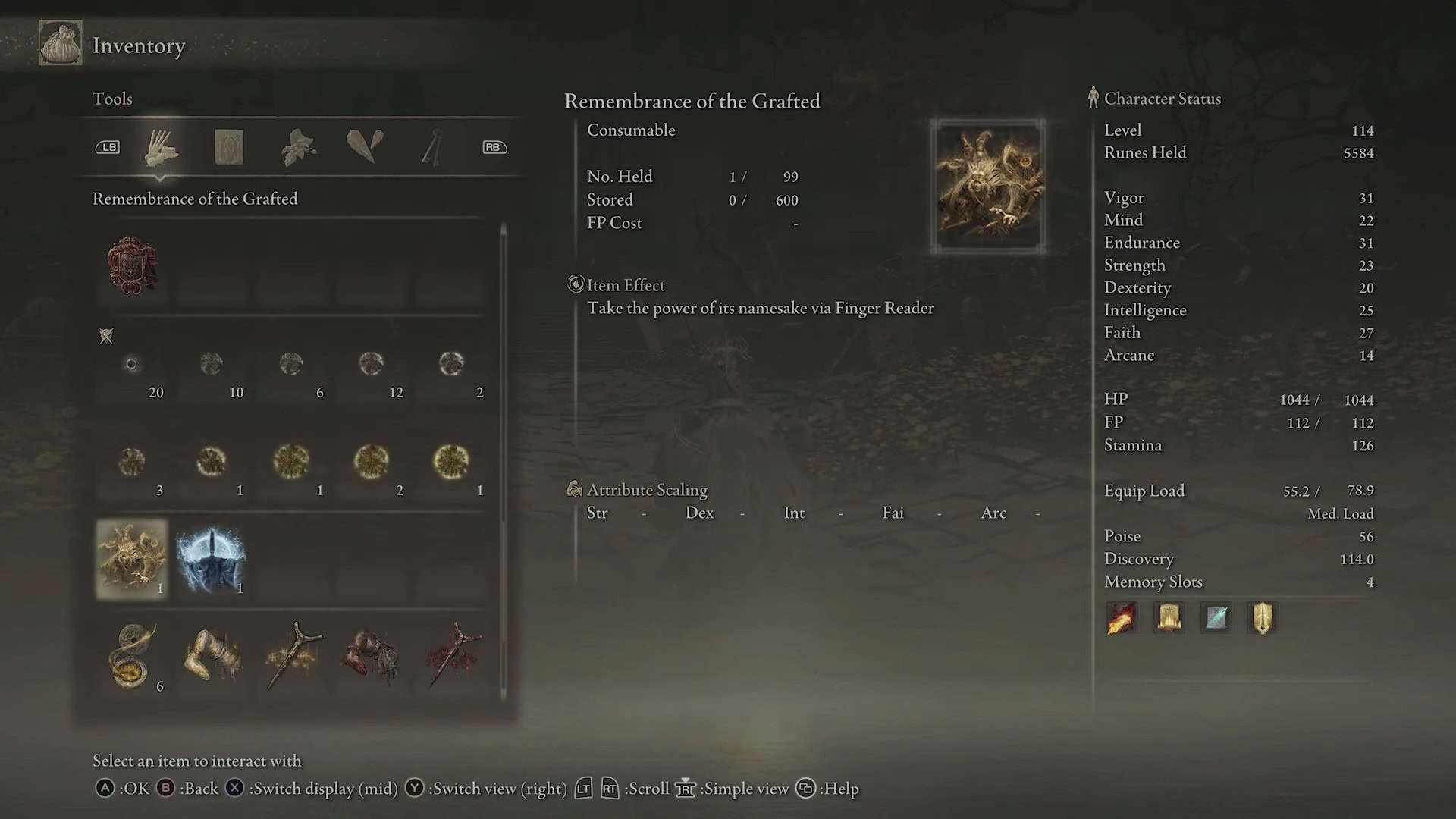
Task: Select the flame spell memory slot icon
Action: click(x=1122, y=618)
